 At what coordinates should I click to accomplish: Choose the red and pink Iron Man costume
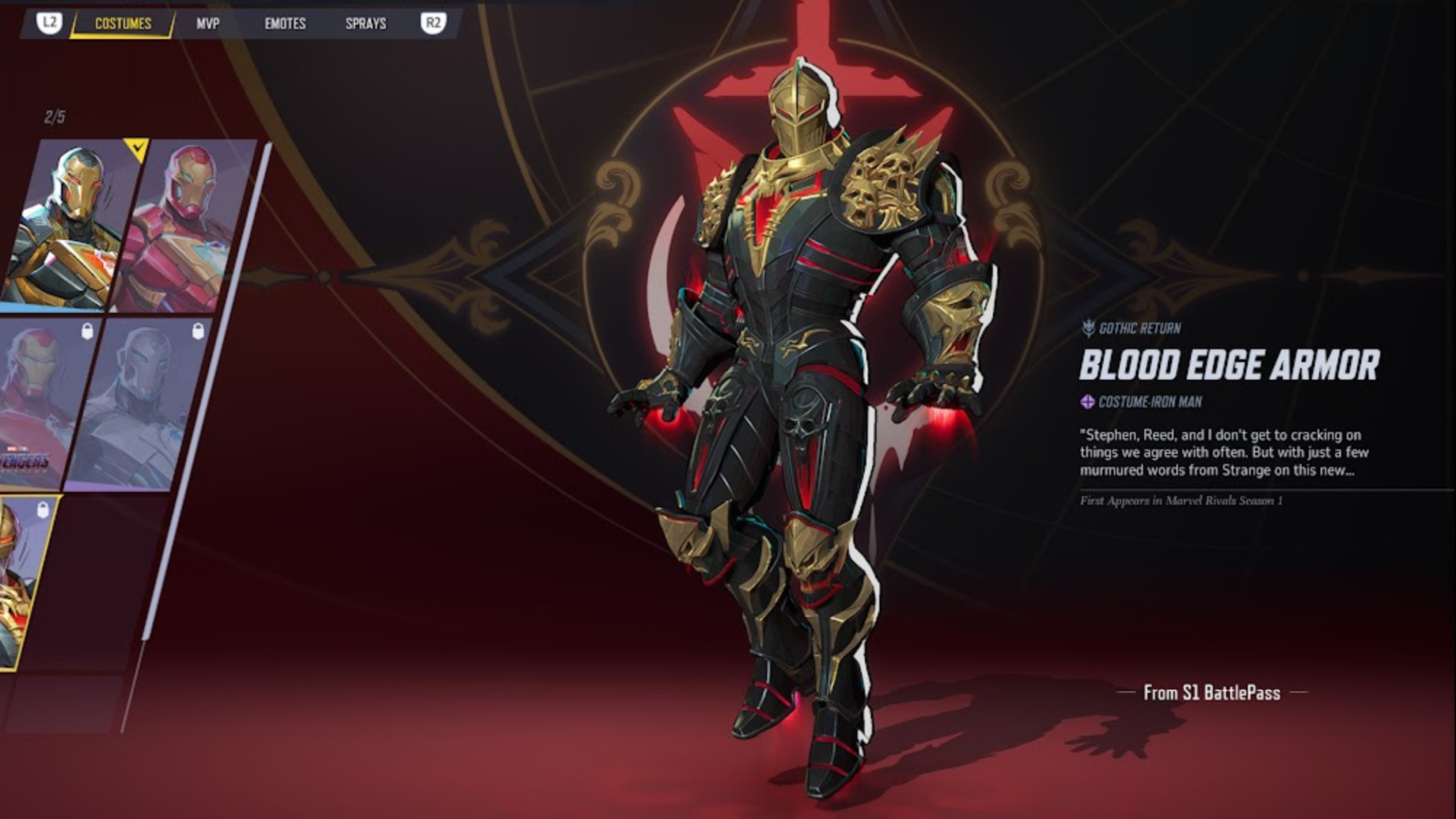click(185, 226)
